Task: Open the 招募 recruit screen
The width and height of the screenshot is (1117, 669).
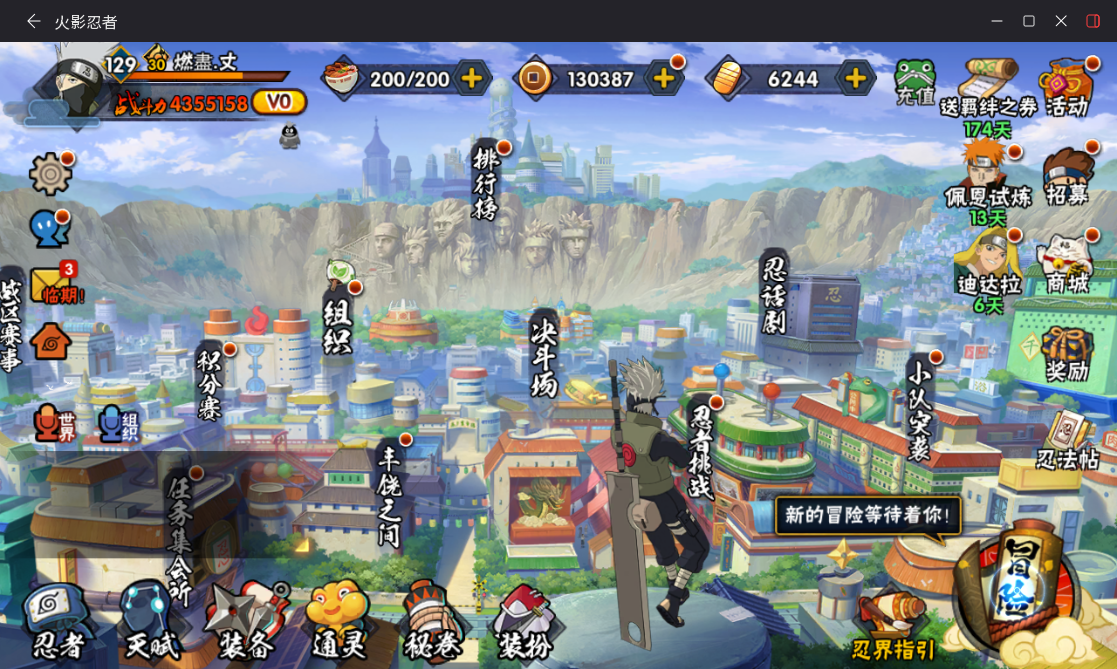Action: [x=1067, y=178]
